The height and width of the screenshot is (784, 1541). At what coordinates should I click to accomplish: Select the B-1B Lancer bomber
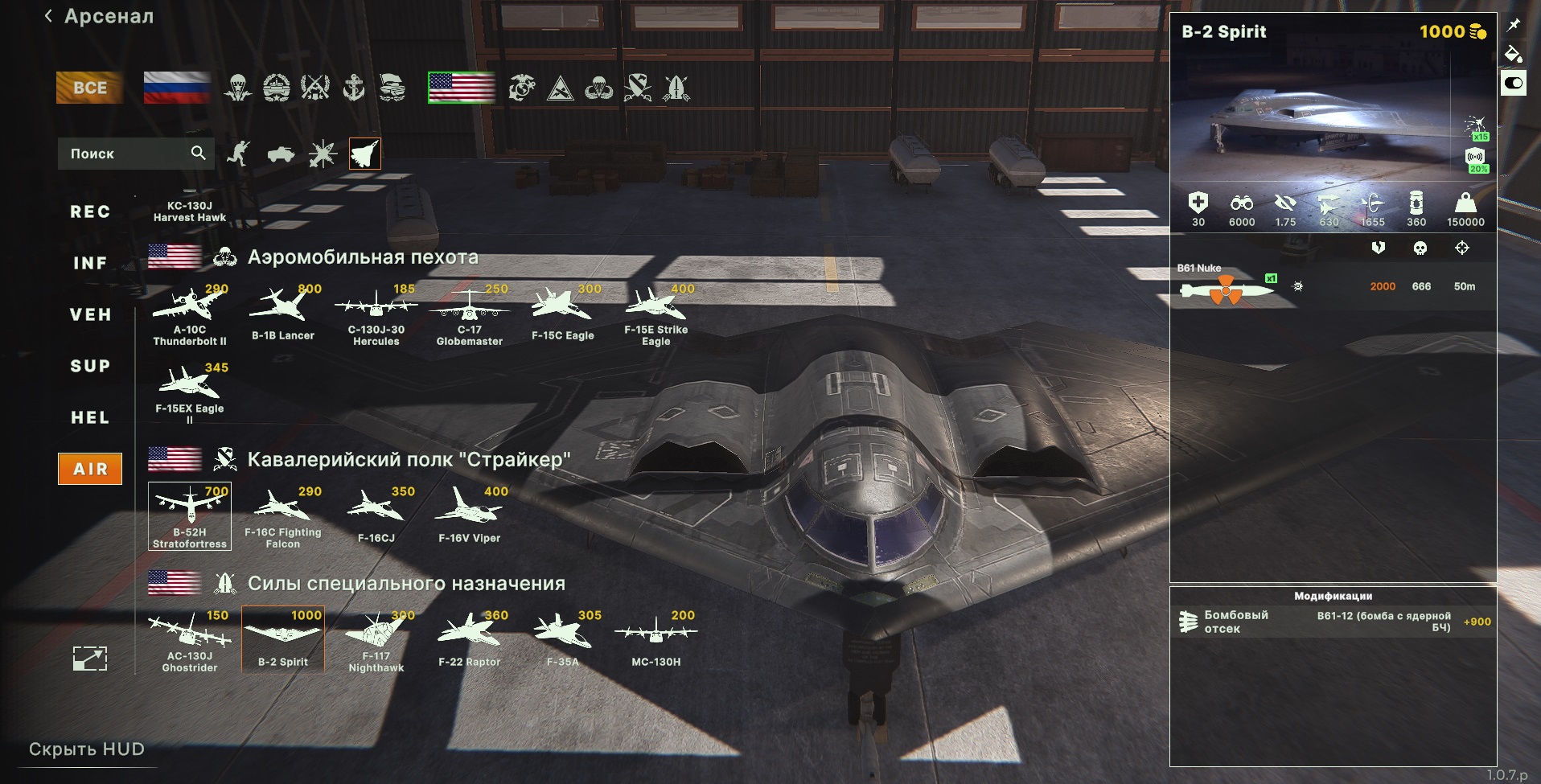(283, 315)
